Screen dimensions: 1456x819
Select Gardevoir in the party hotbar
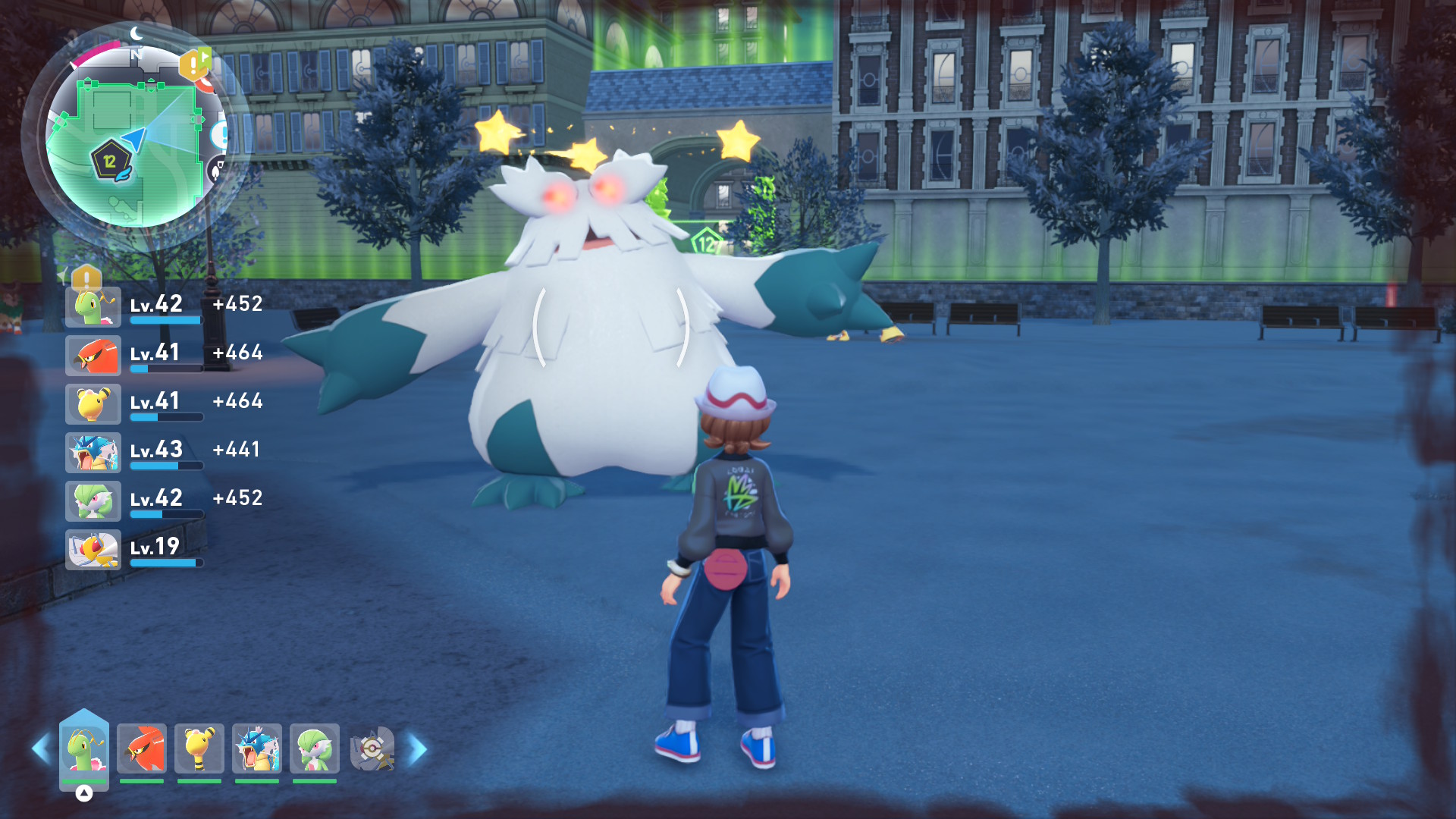click(x=315, y=749)
